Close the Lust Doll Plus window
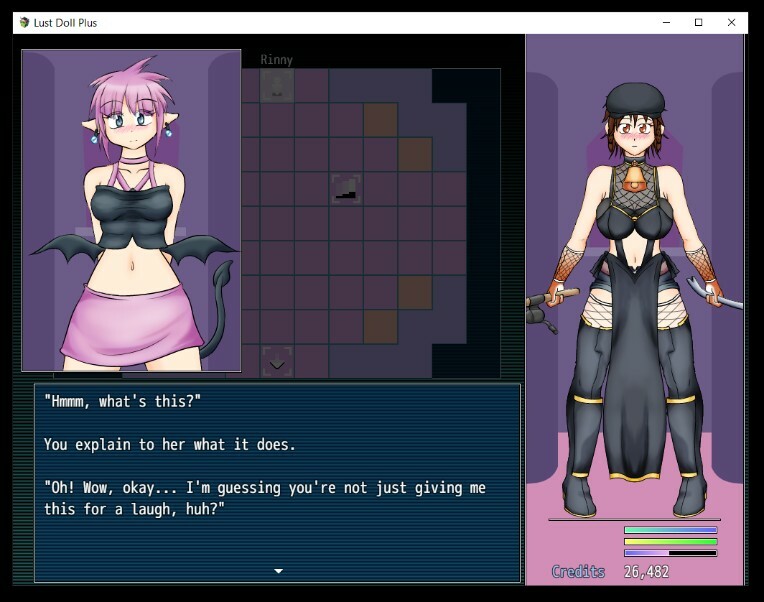 coord(732,22)
